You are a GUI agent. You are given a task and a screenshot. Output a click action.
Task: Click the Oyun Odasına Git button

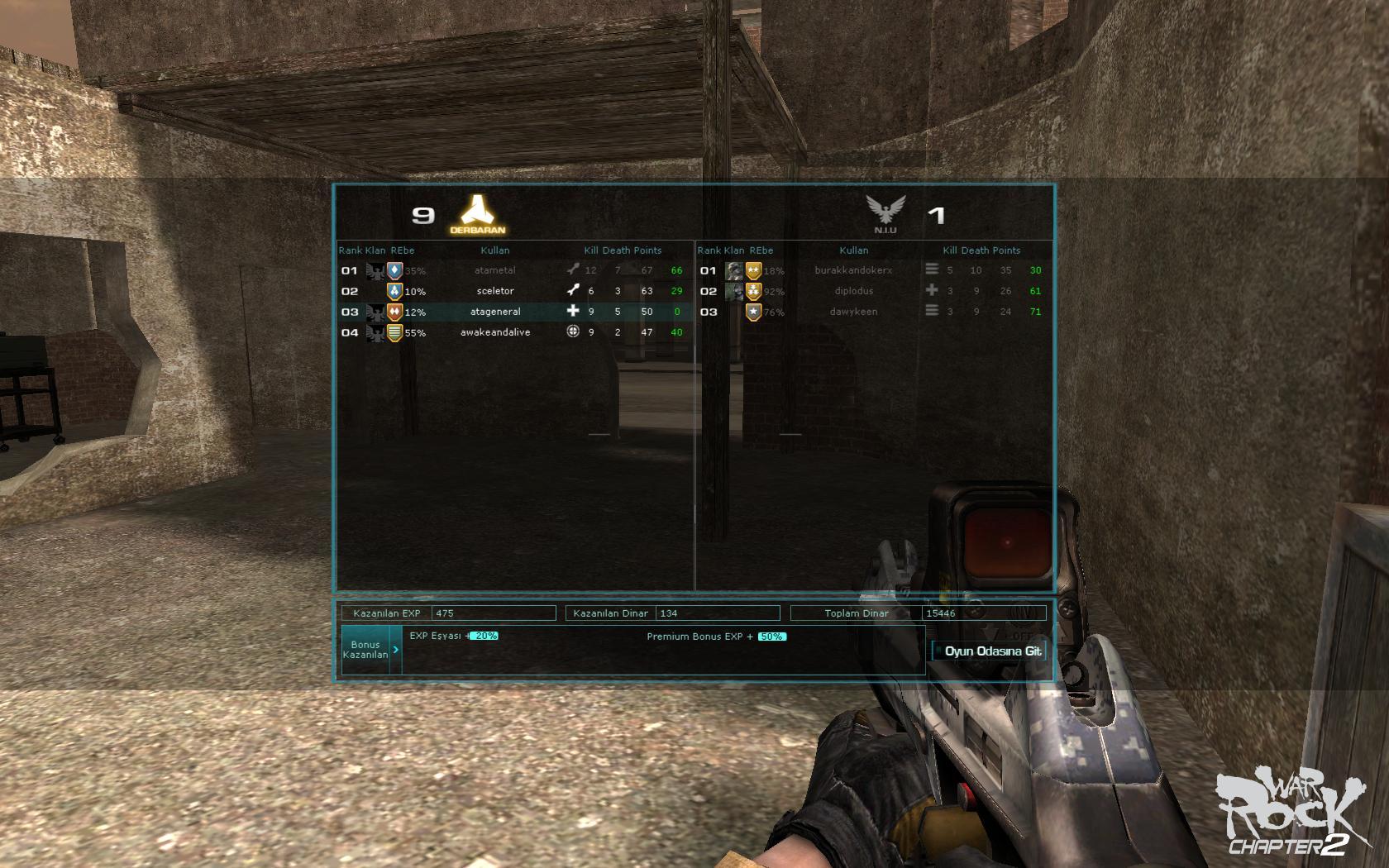point(990,651)
